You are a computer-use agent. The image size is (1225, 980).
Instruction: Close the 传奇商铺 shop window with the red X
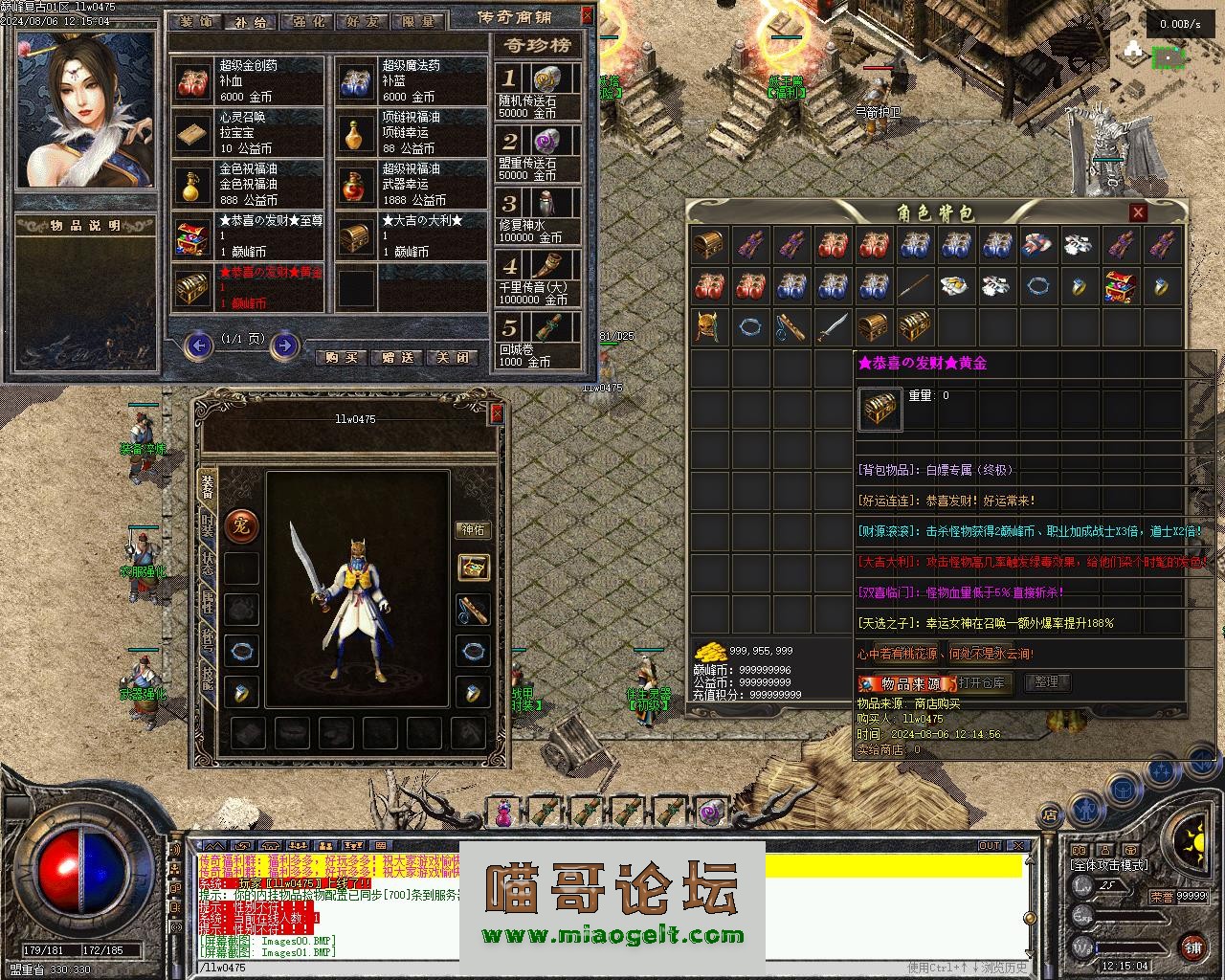587,16
